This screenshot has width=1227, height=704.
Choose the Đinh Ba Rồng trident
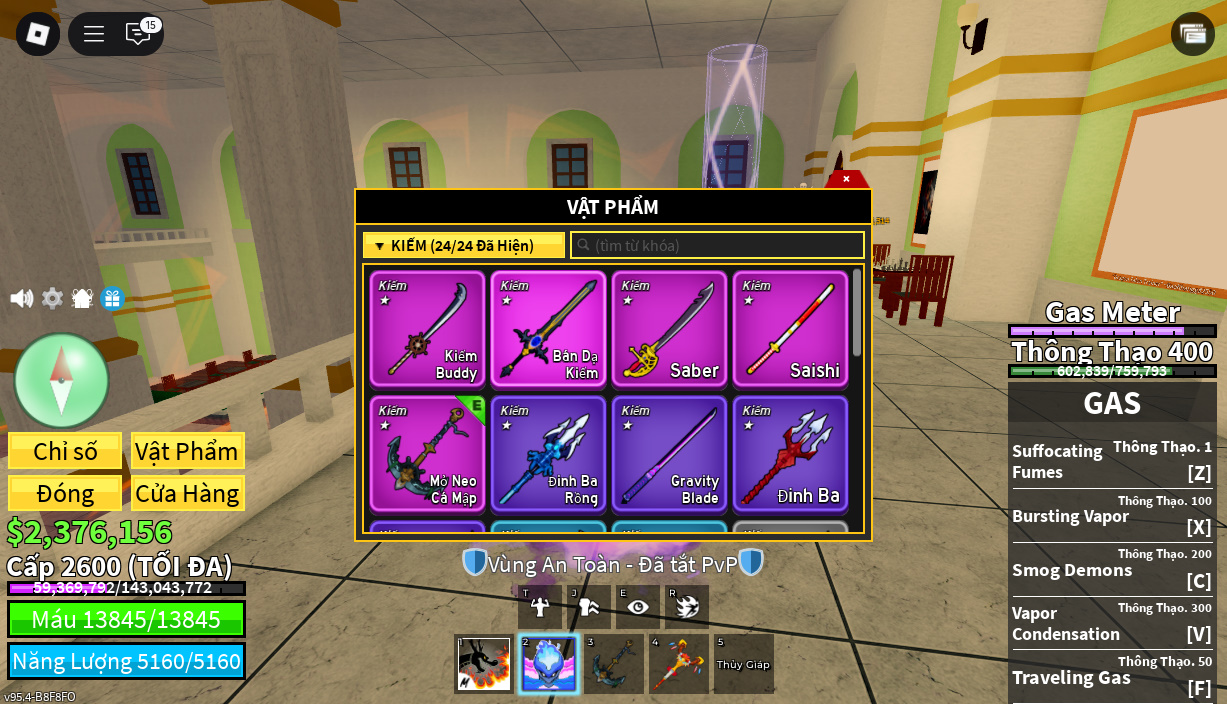point(548,454)
